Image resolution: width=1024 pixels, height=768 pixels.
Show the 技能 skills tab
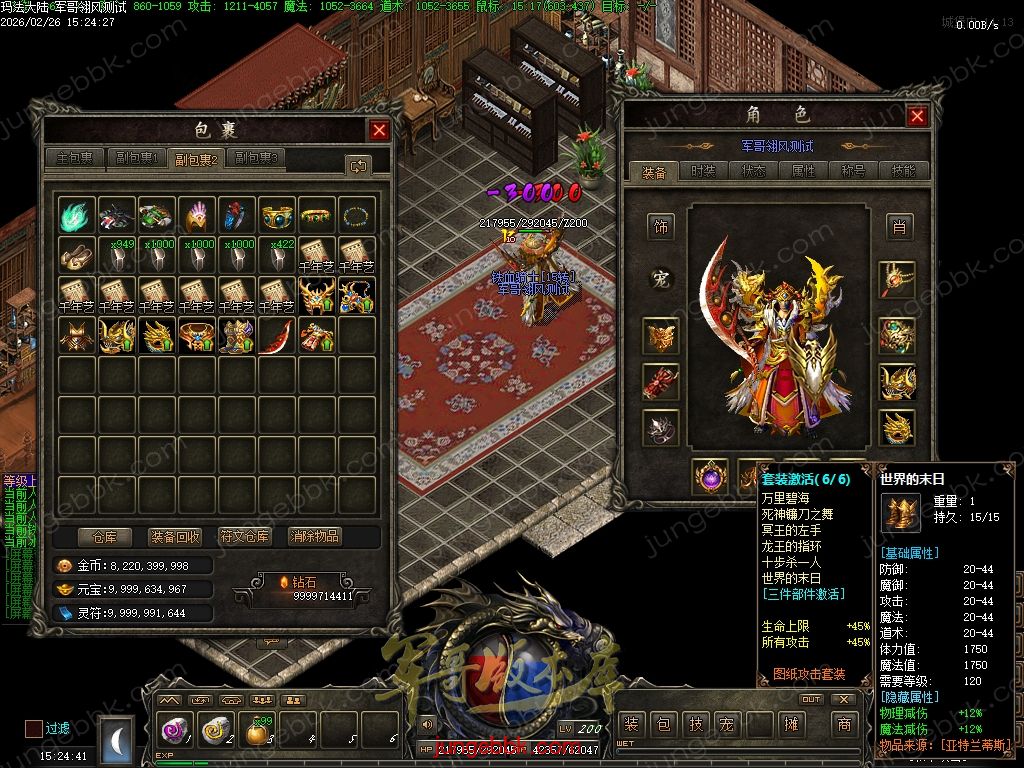click(x=903, y=172)
